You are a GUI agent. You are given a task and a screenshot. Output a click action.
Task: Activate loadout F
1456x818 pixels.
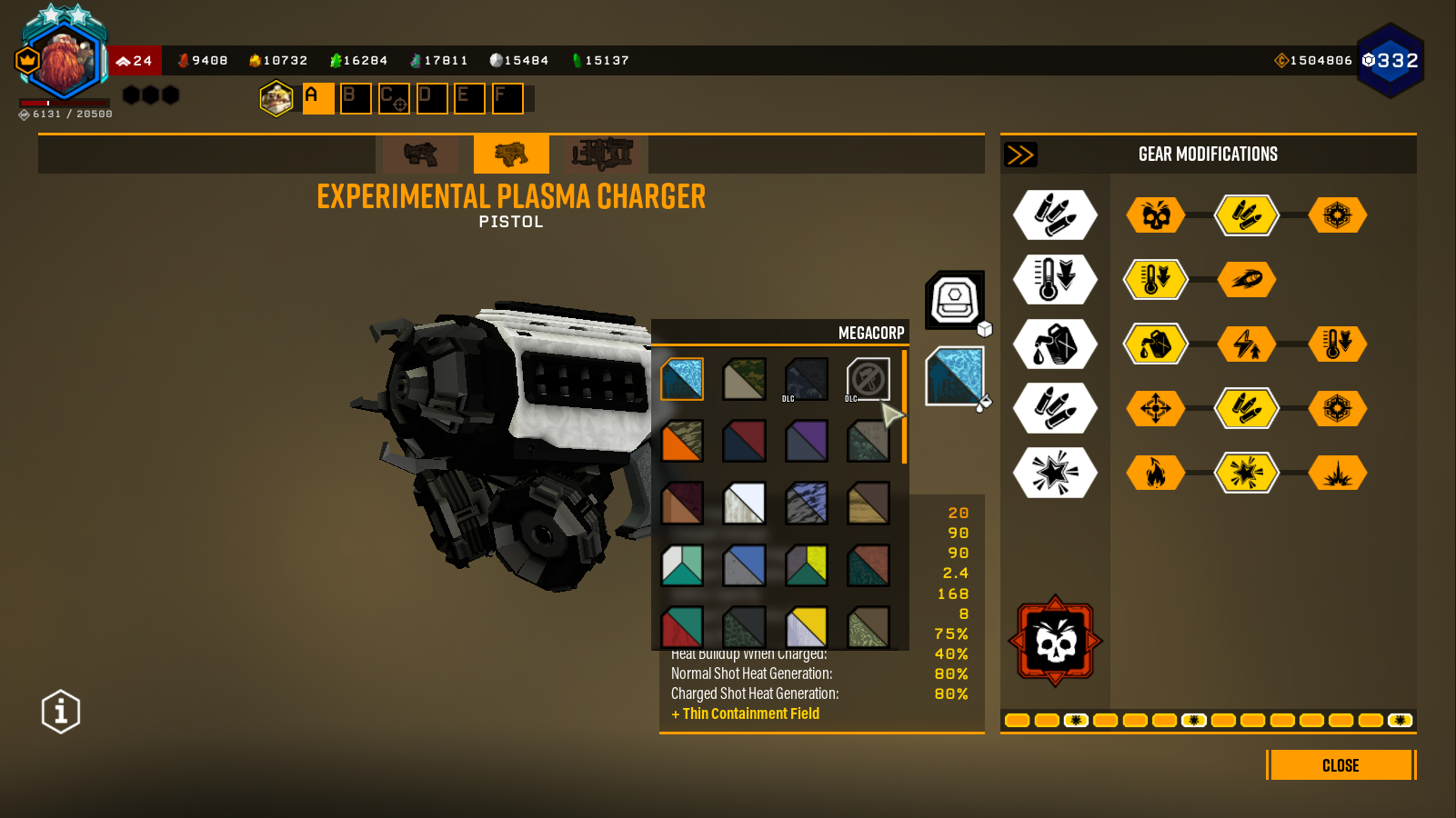coord(507,98)
